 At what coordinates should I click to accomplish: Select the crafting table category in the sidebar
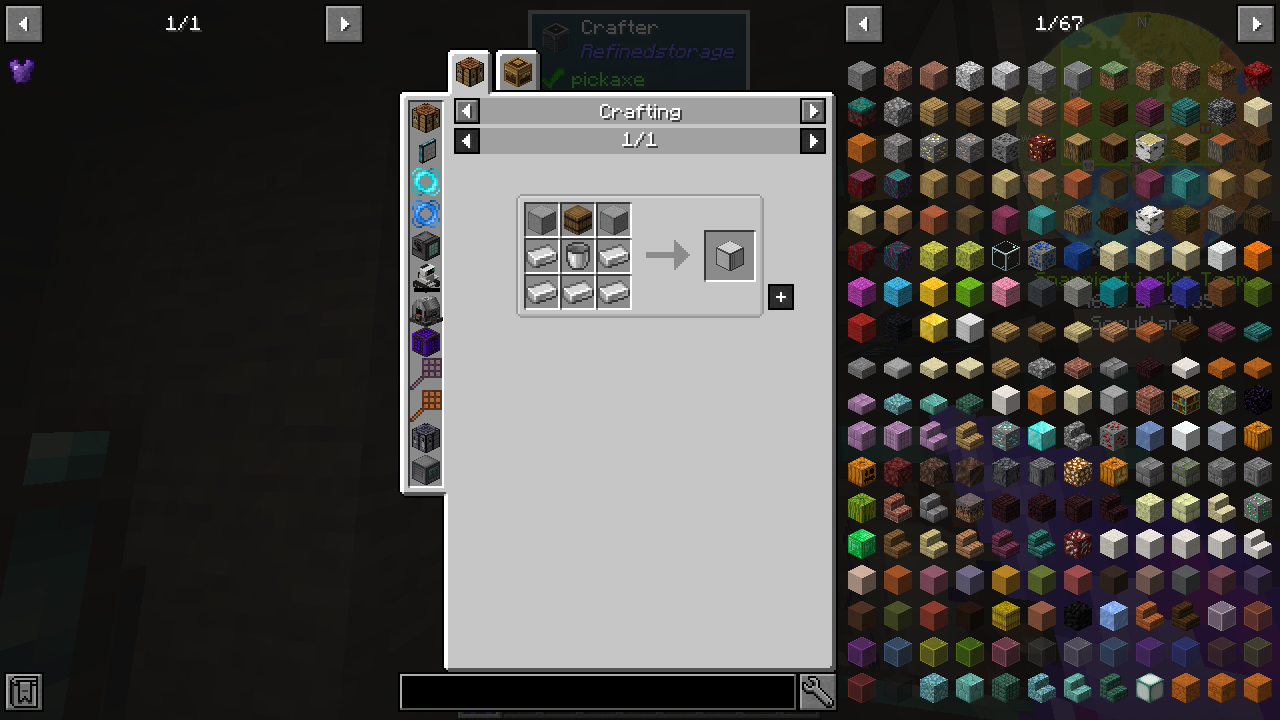424,117
